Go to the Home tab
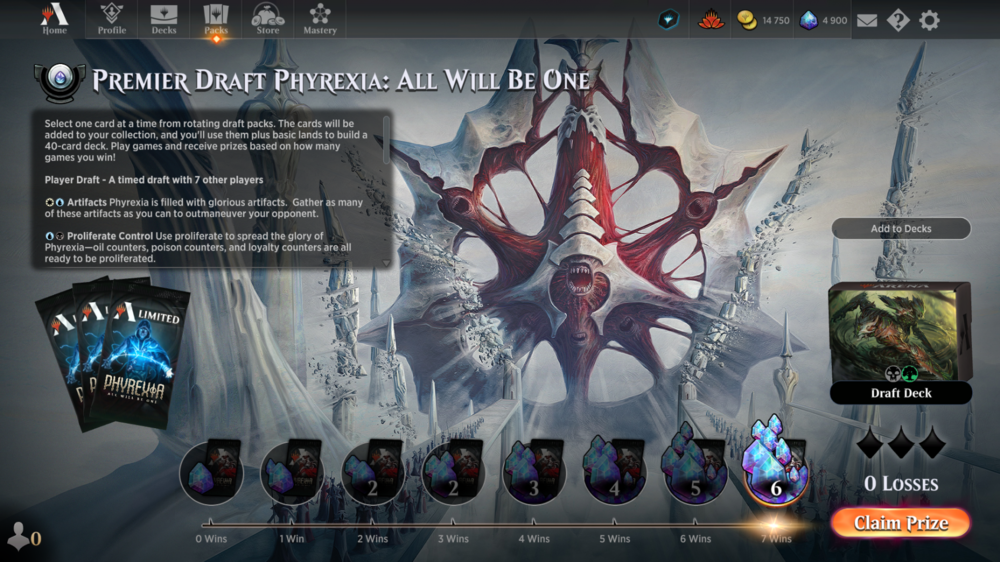This screenshot has height=562, width=1000. click(x=54, y=19)
